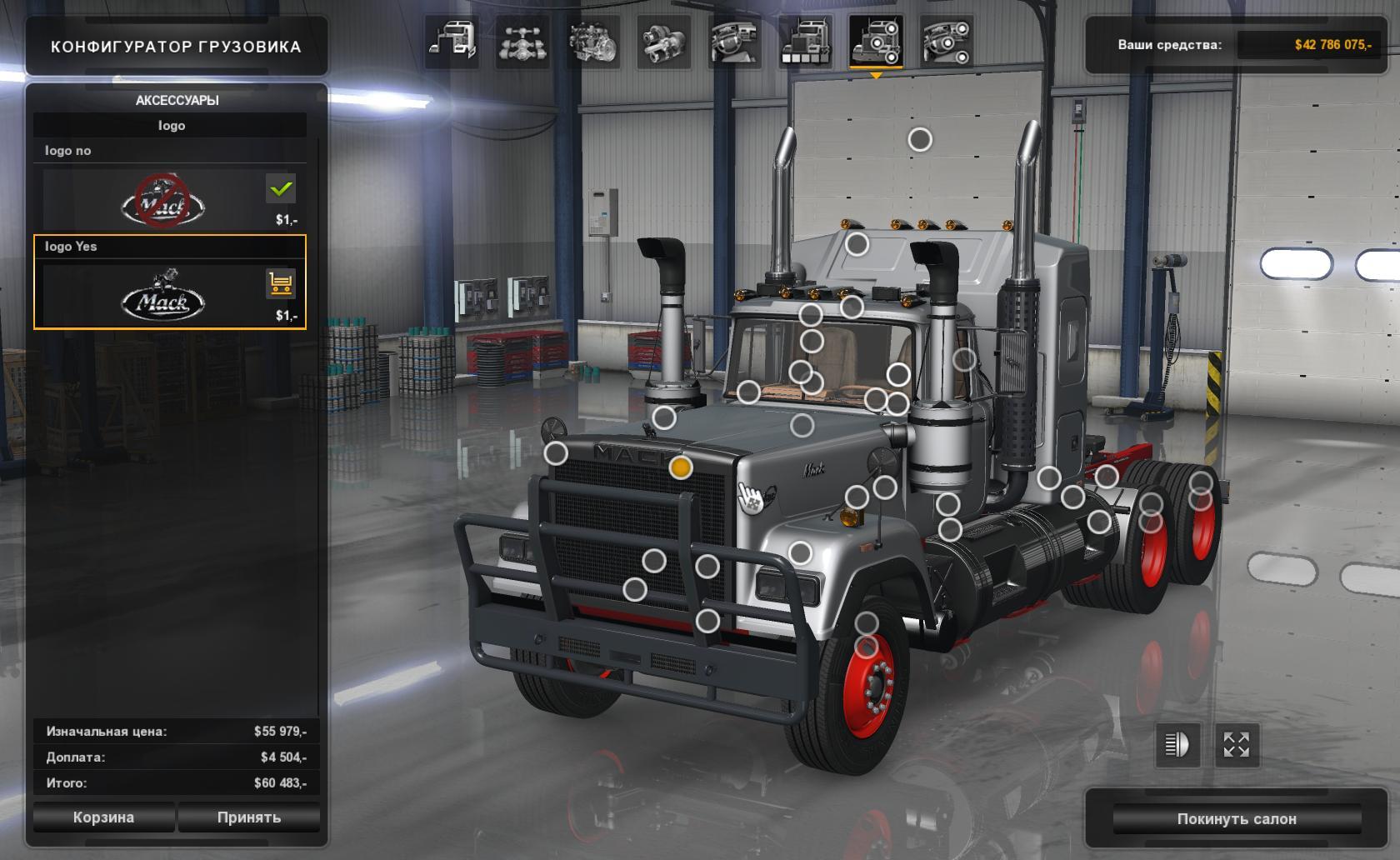The height and width of the screenshot is (860, 1400).
Task: Select the exterior accessories tab
Action: click(876, 42)
